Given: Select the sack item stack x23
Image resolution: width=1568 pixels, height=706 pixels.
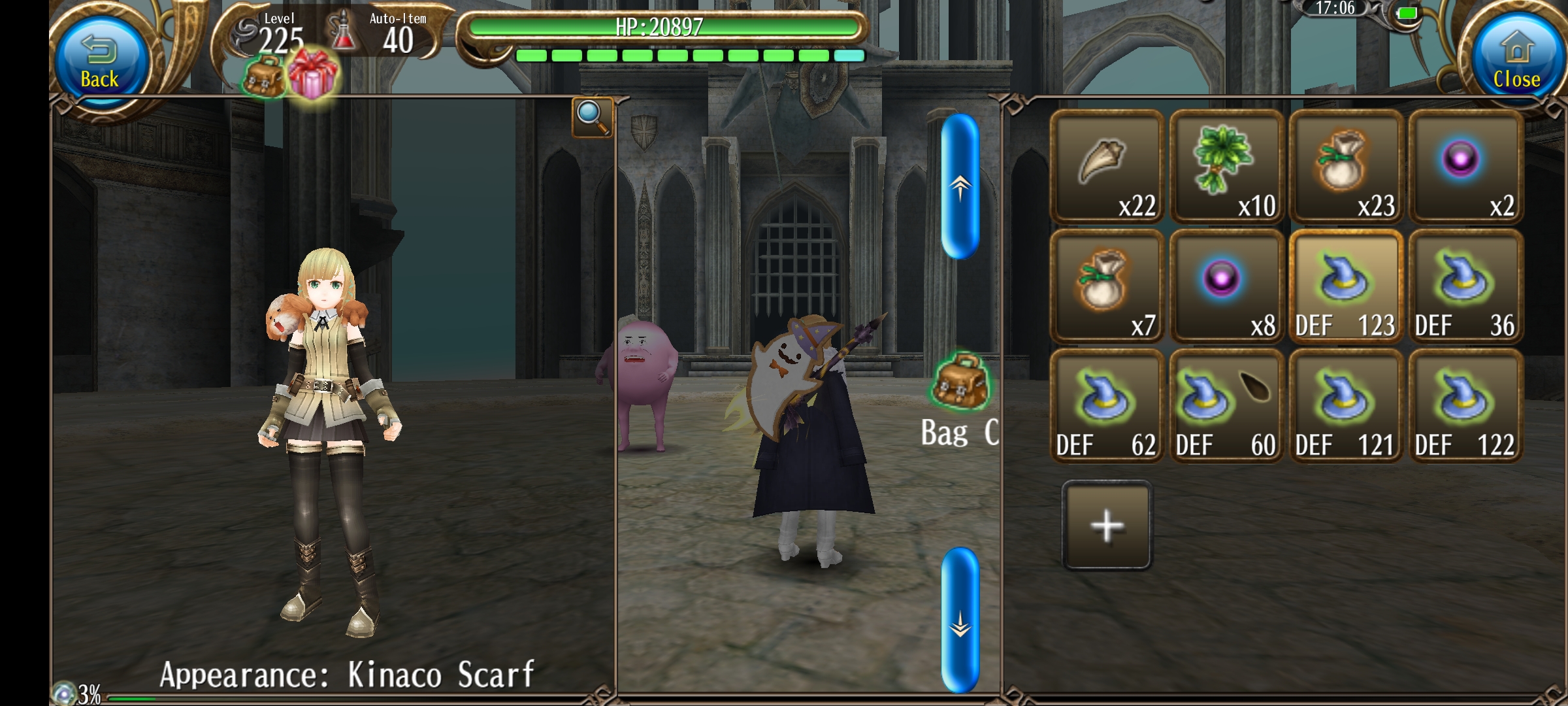Looking at the screenshot, I should pos(1346,167).
